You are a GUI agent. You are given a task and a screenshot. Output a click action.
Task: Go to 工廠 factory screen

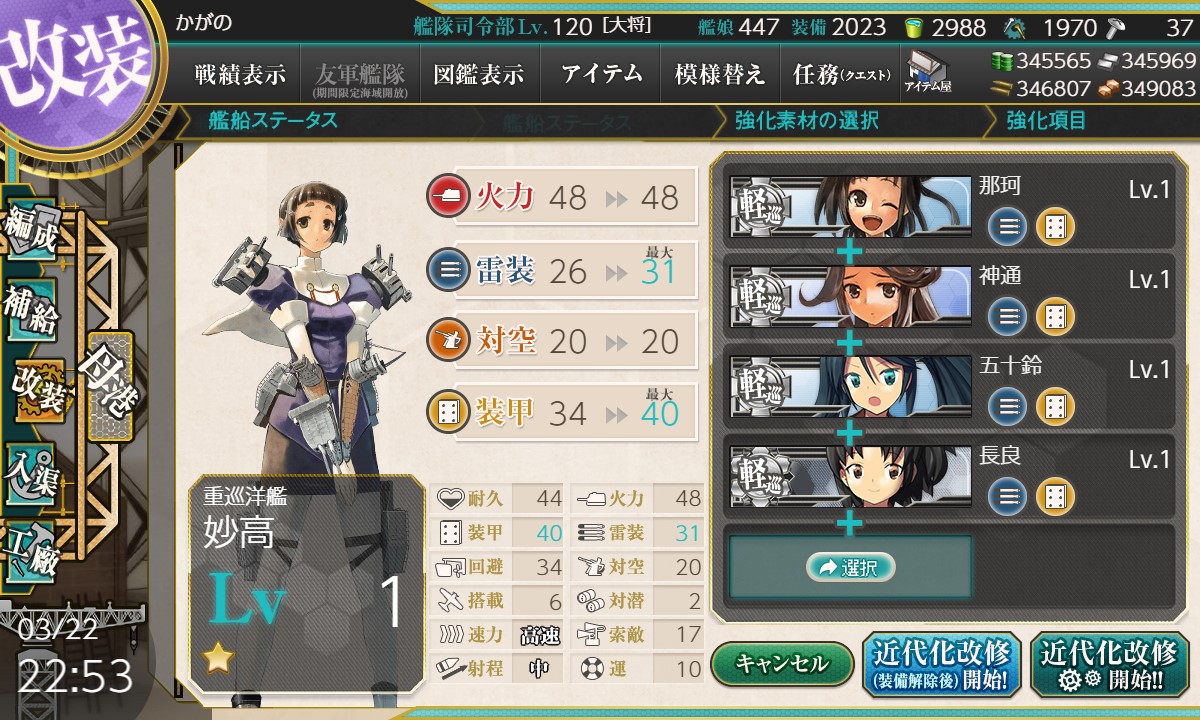coord(30,548)
